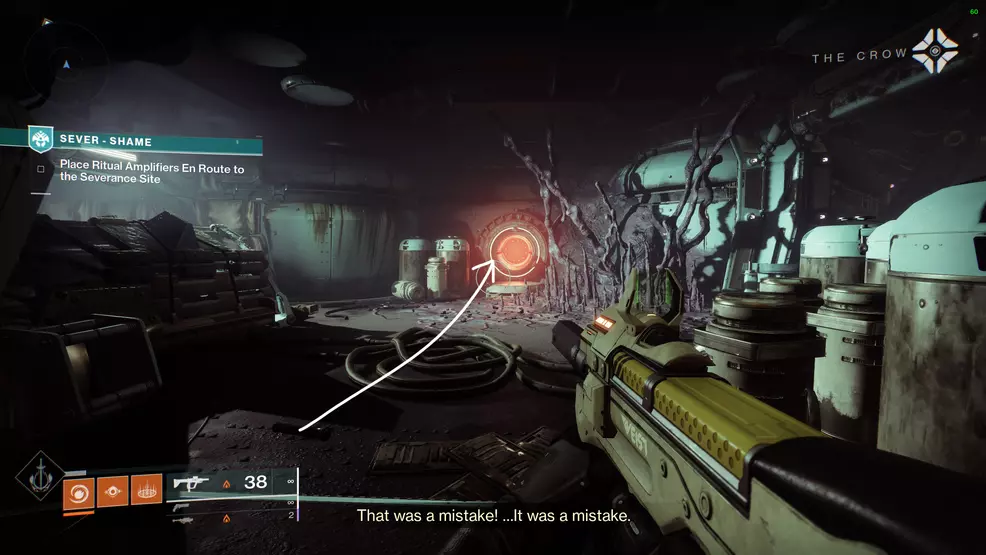This screenshot has height=555, width=986.
Task: Select the equipped rifle weapon icon
Action: (x=191, y=484)
